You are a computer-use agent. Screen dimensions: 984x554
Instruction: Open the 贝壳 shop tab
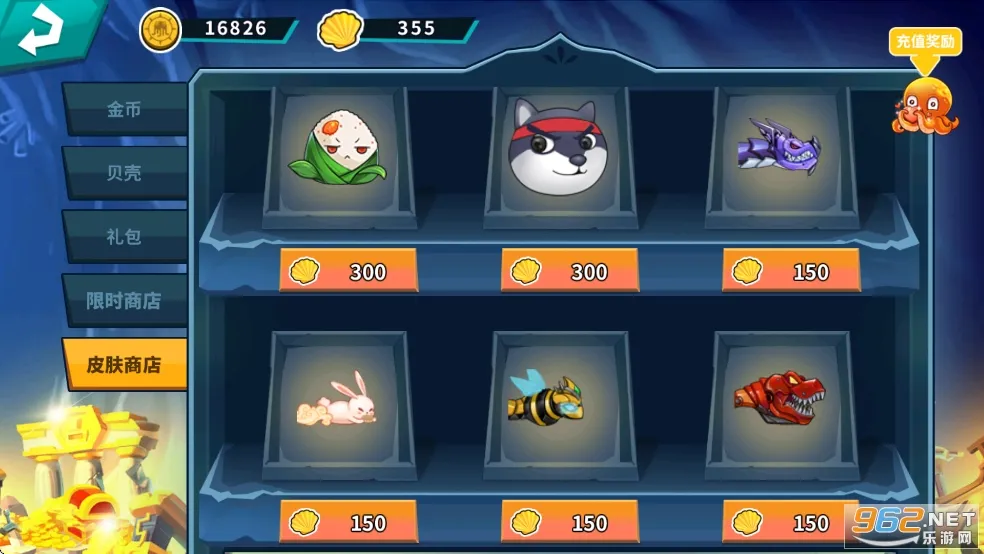click(124, 172)
